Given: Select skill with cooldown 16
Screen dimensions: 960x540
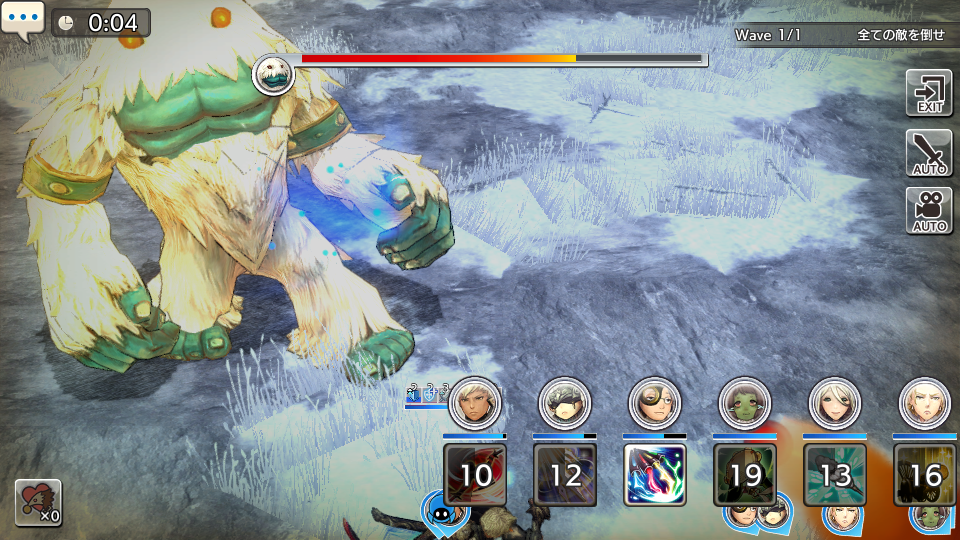Looking at the screenshot, I should click(x=925, y=474).
